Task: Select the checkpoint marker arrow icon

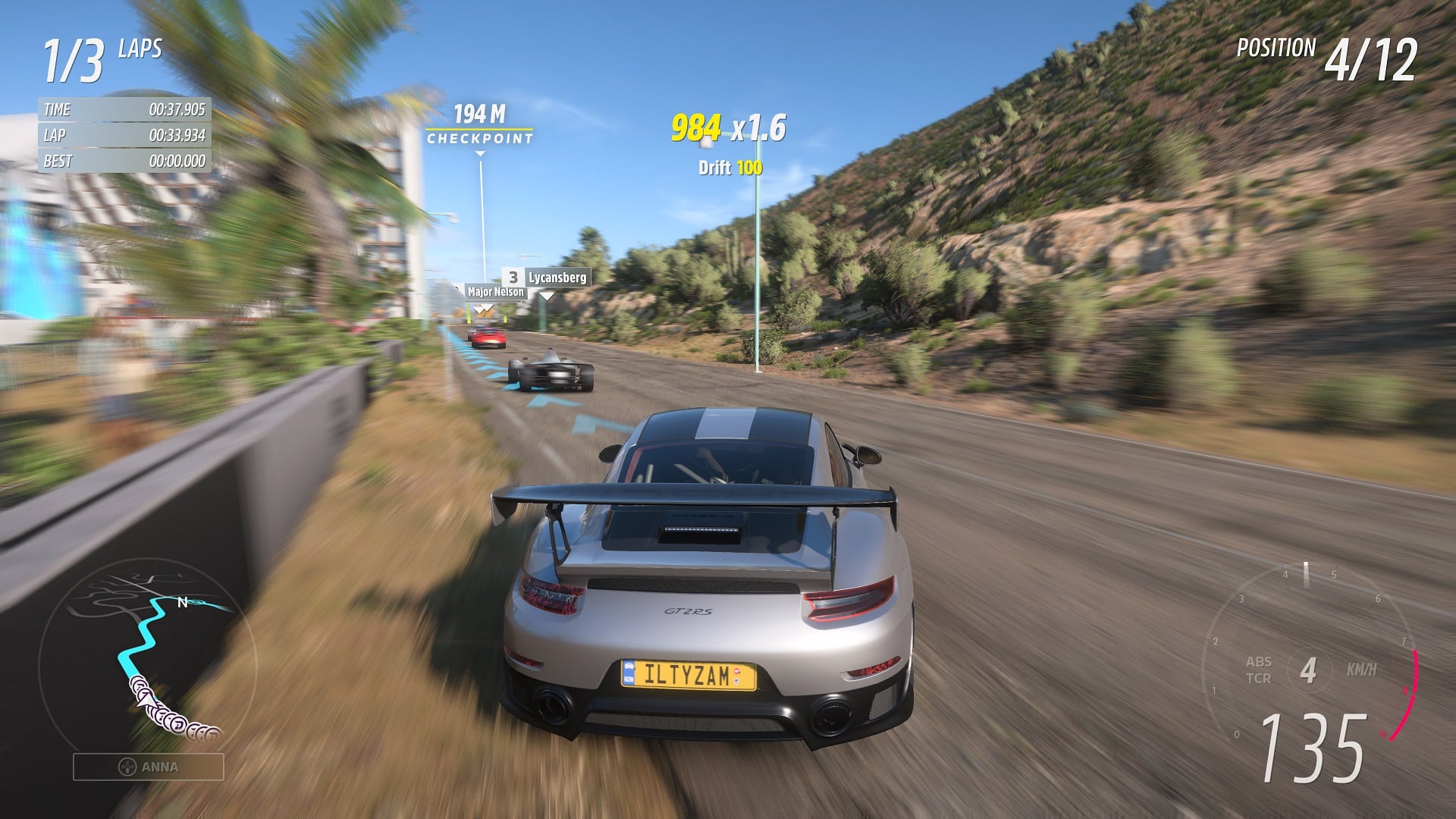Action: pyautogui.click(x=479, y=152)
